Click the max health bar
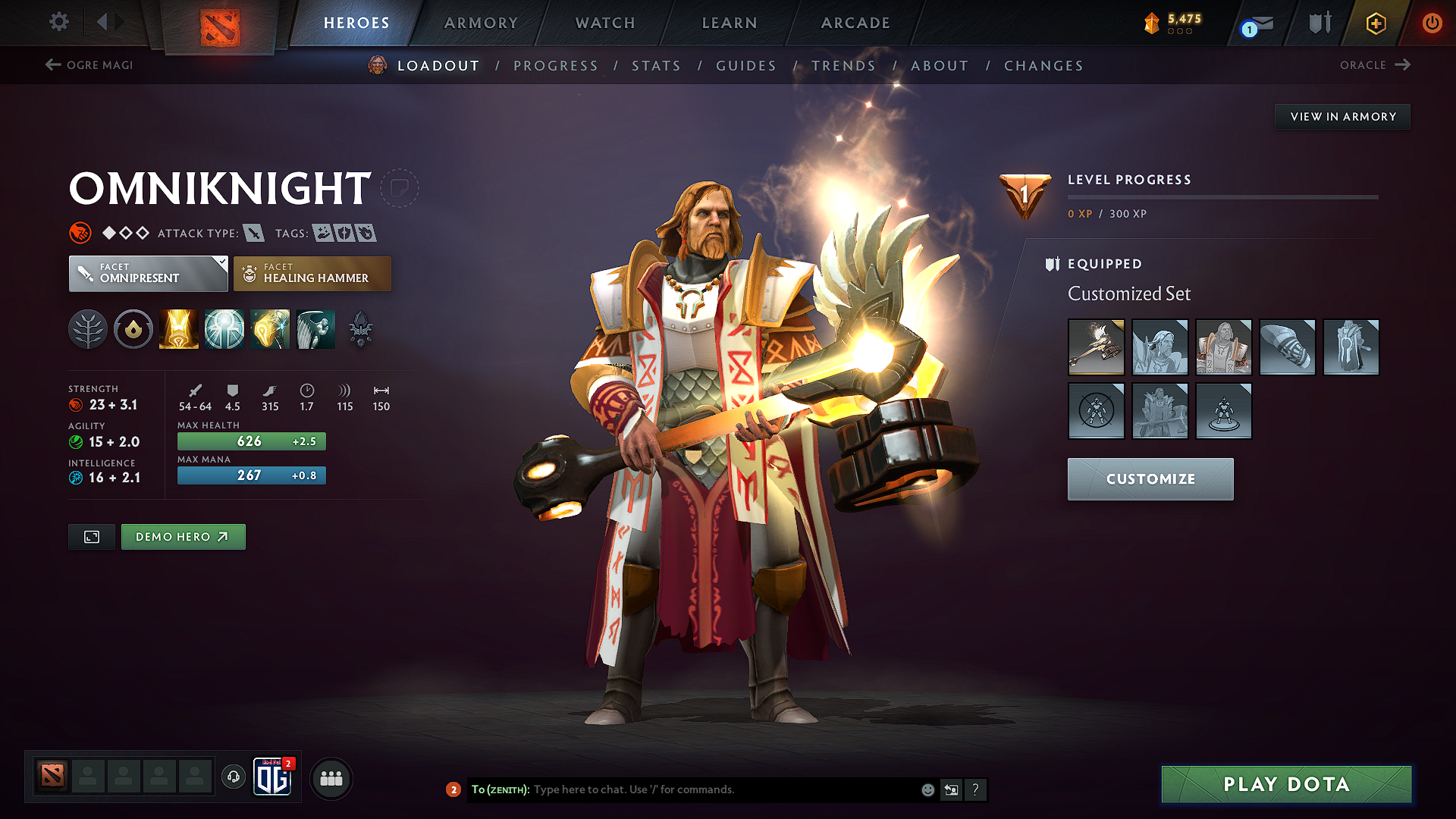1456x819 pixels. (x=251, y=441)
